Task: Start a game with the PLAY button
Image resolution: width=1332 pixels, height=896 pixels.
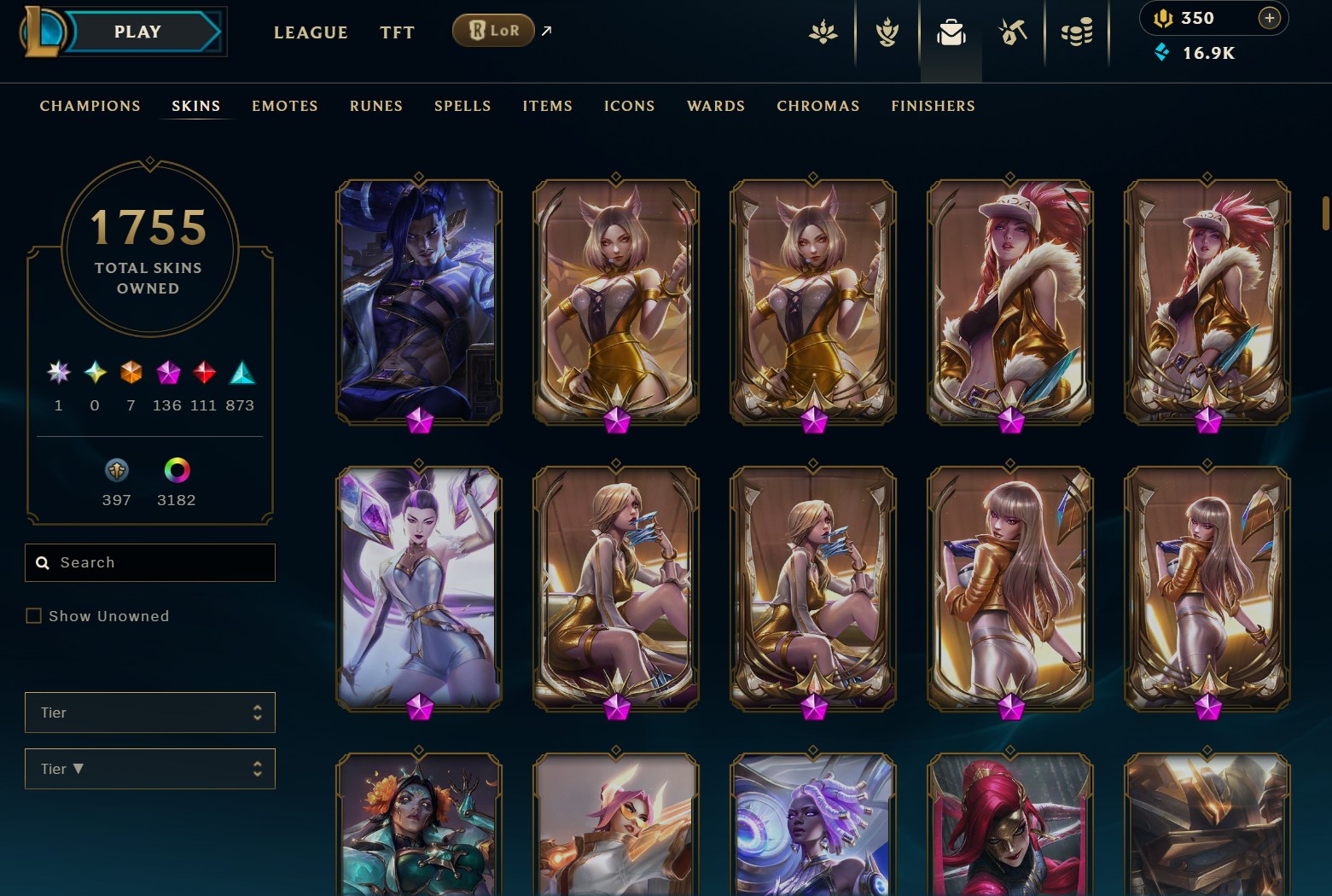Action: [138, 32]
